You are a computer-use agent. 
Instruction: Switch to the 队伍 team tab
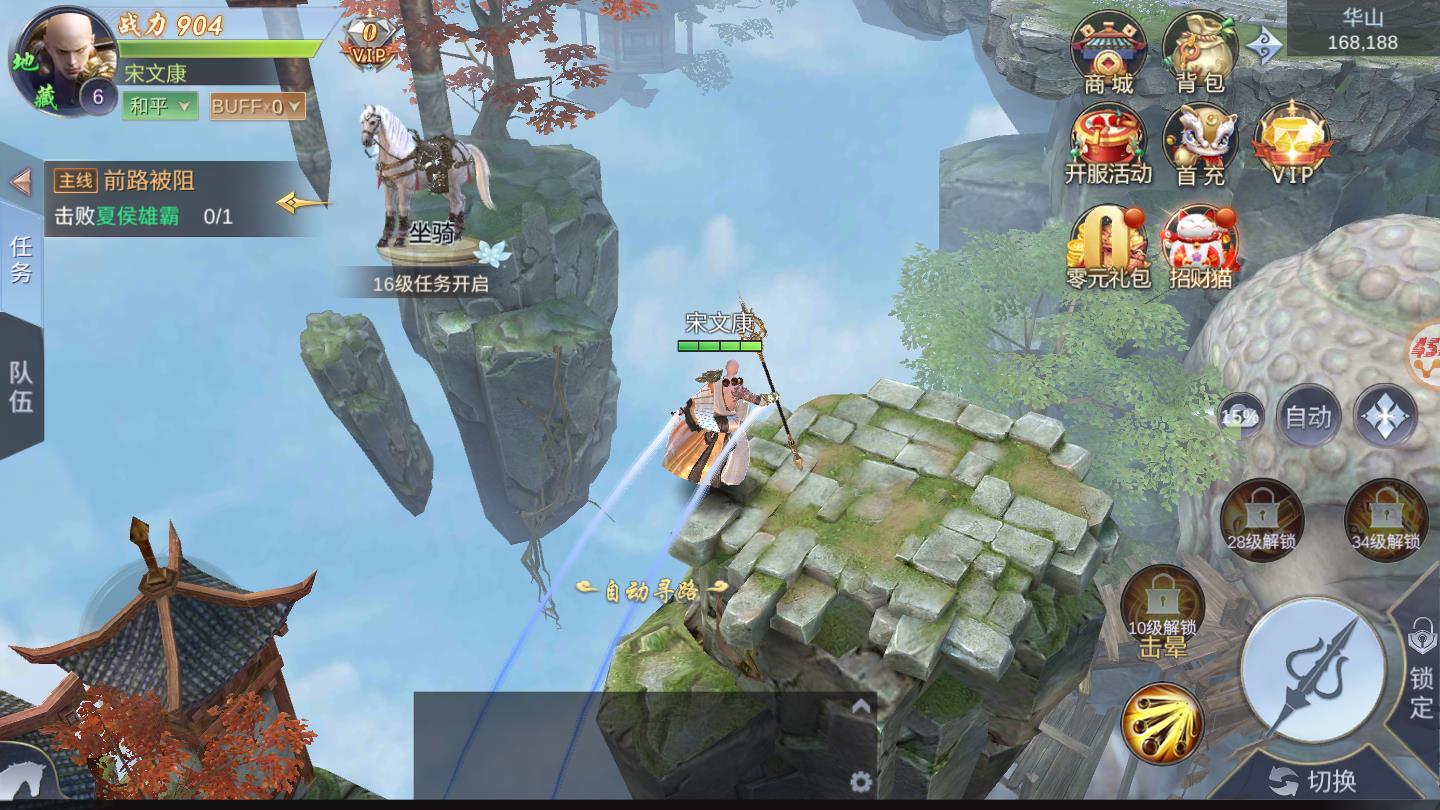click(21, 386)
